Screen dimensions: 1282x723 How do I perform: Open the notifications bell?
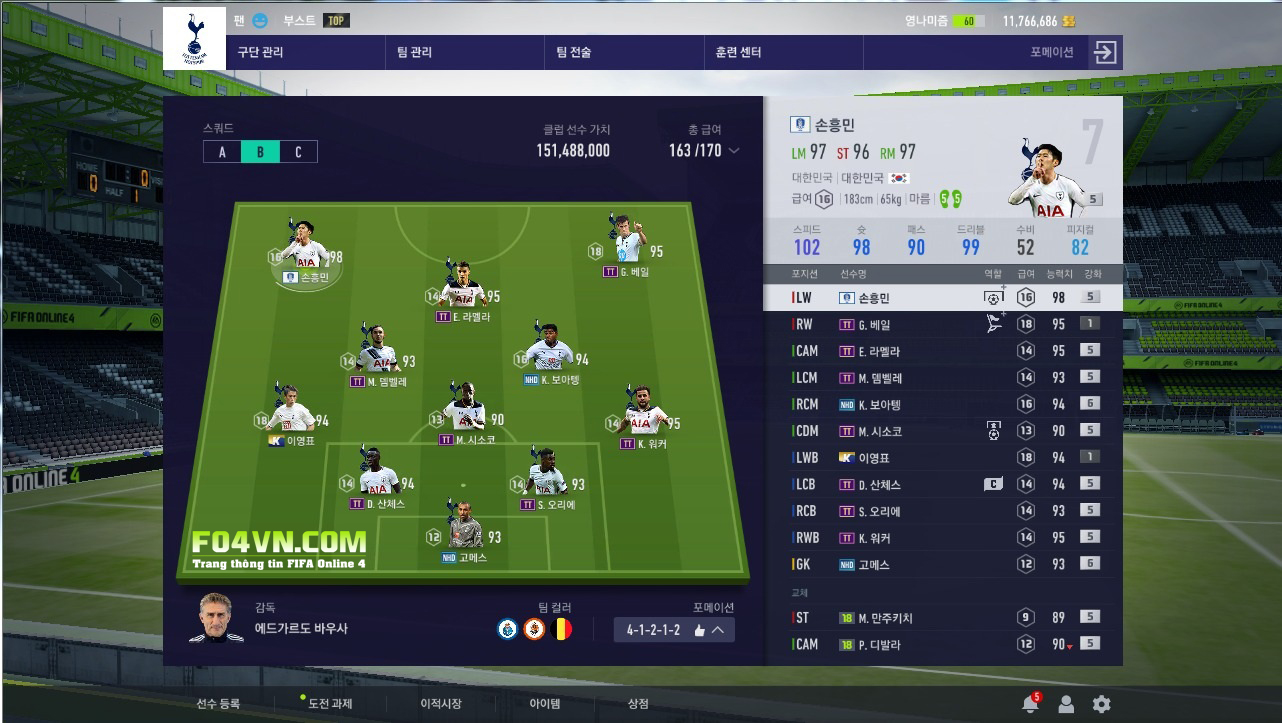(1030, 704)
